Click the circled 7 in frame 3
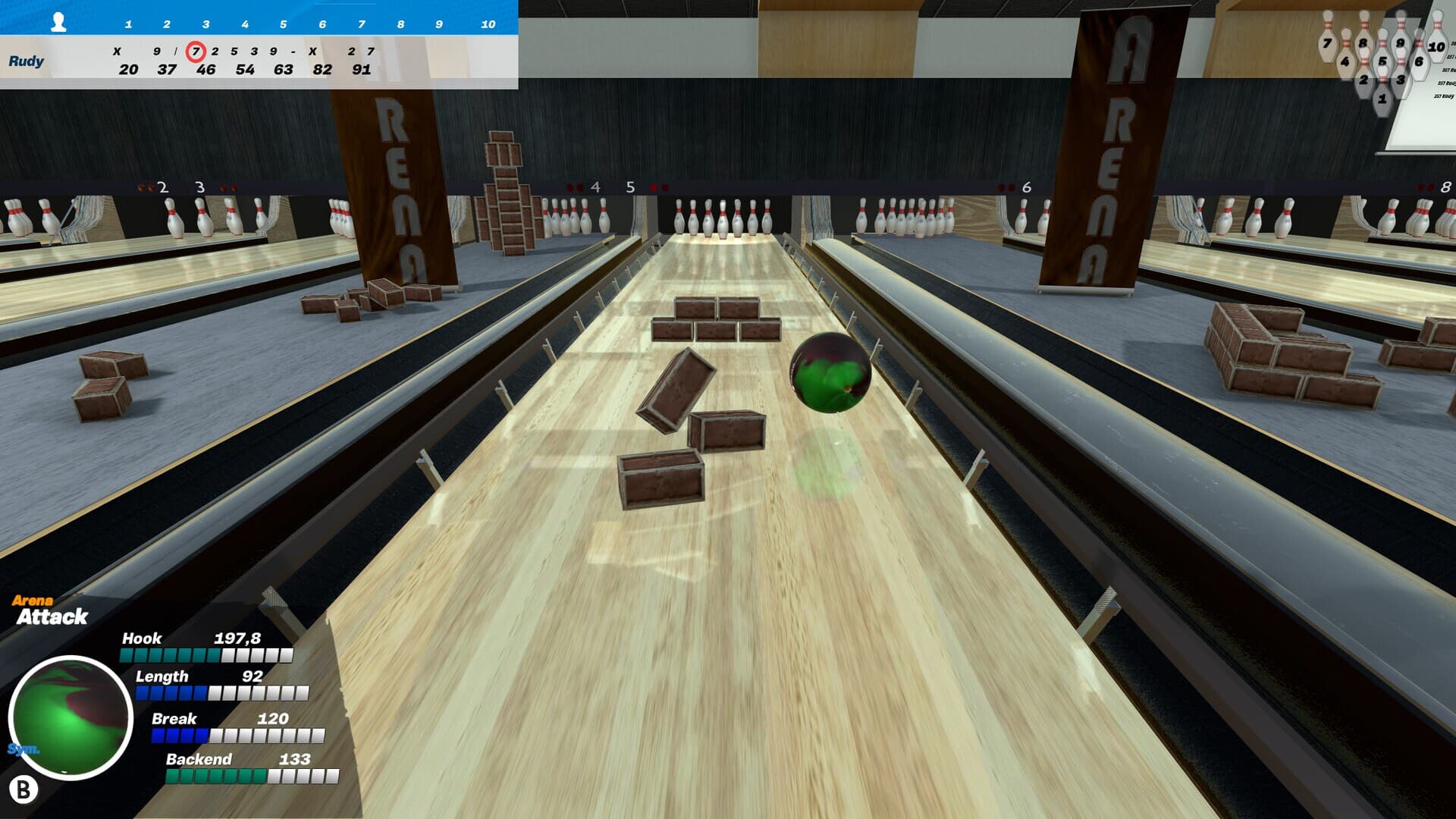Image resolution: width=1456 pixels, height=819 pixels. click(x=196, y=51)
